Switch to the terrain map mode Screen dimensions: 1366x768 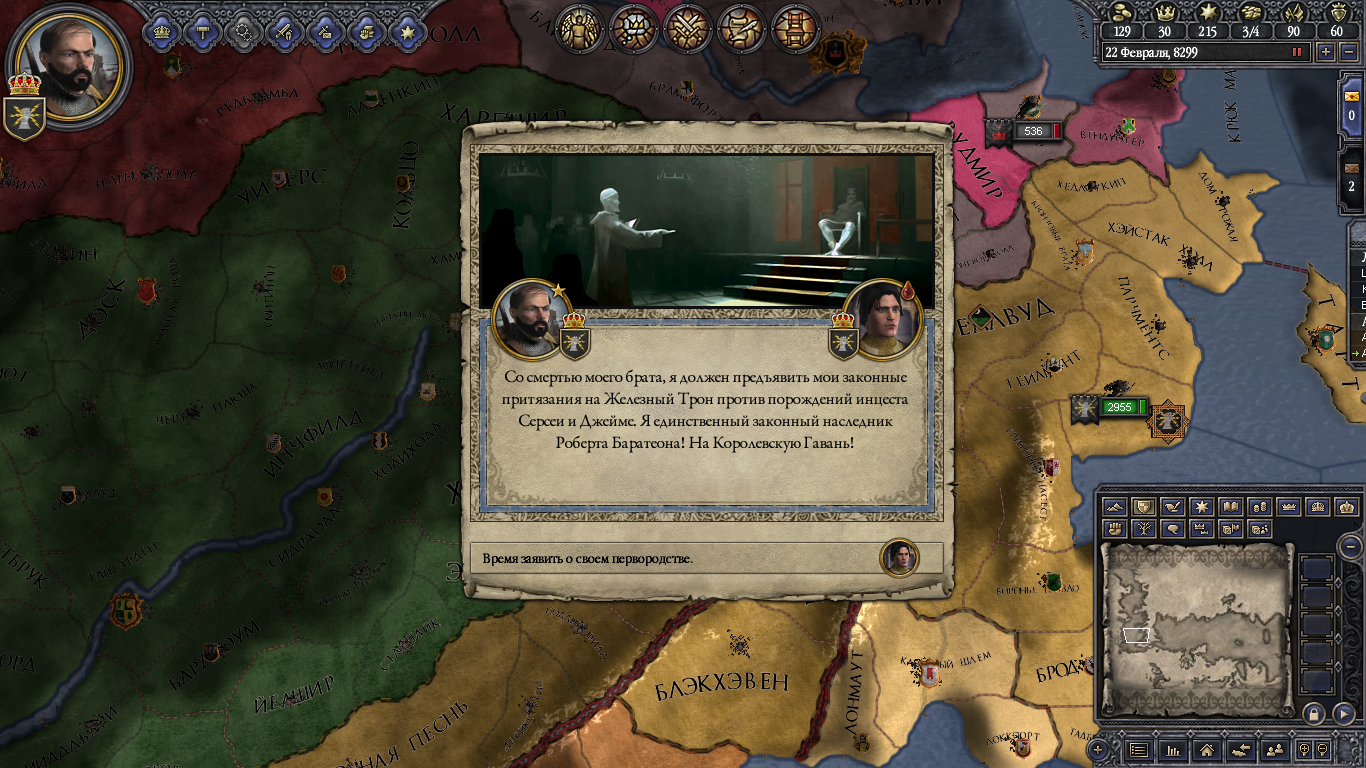[1115, 507]
